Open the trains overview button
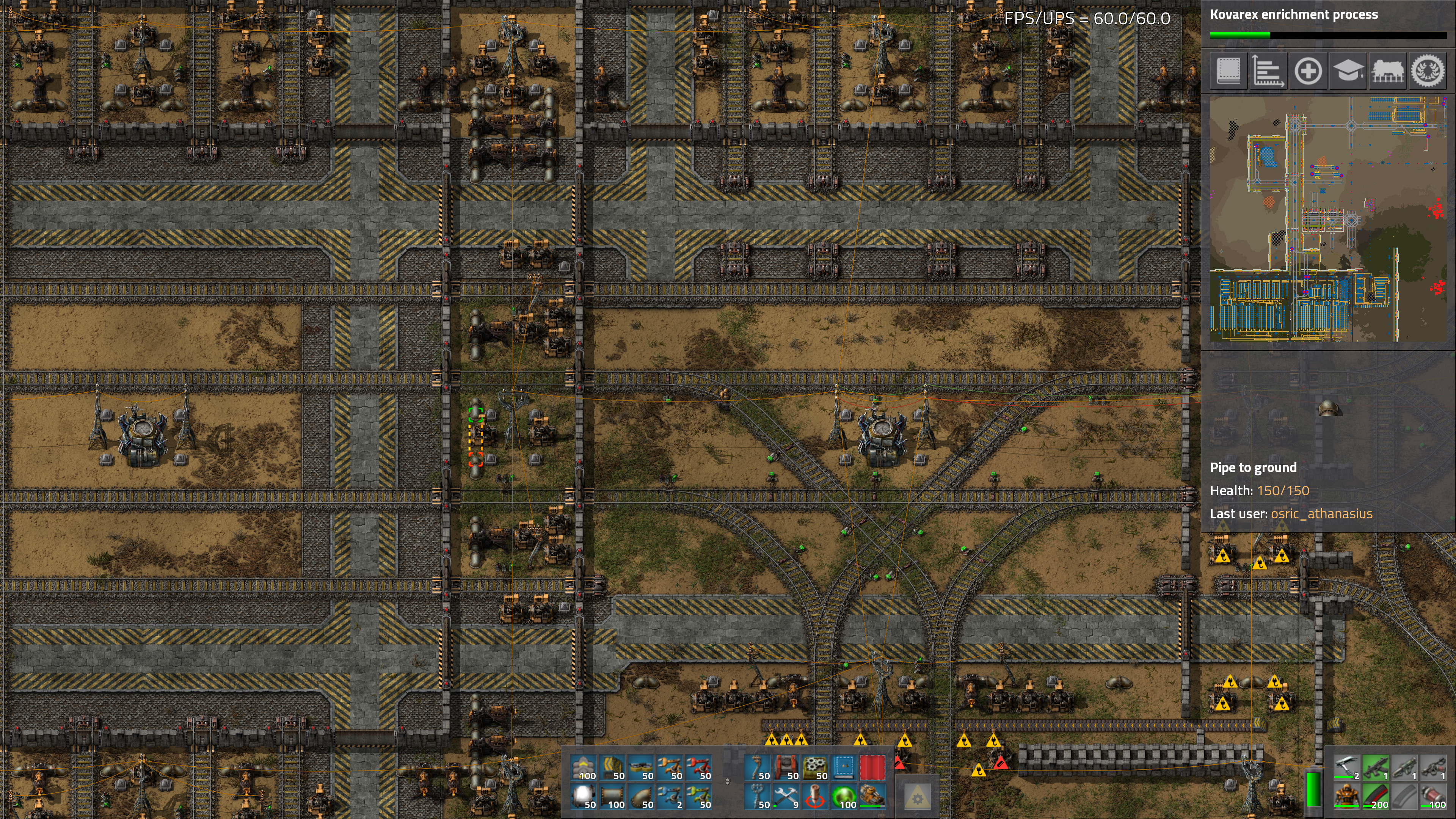1456x819 pixels. coord(1388,71)
